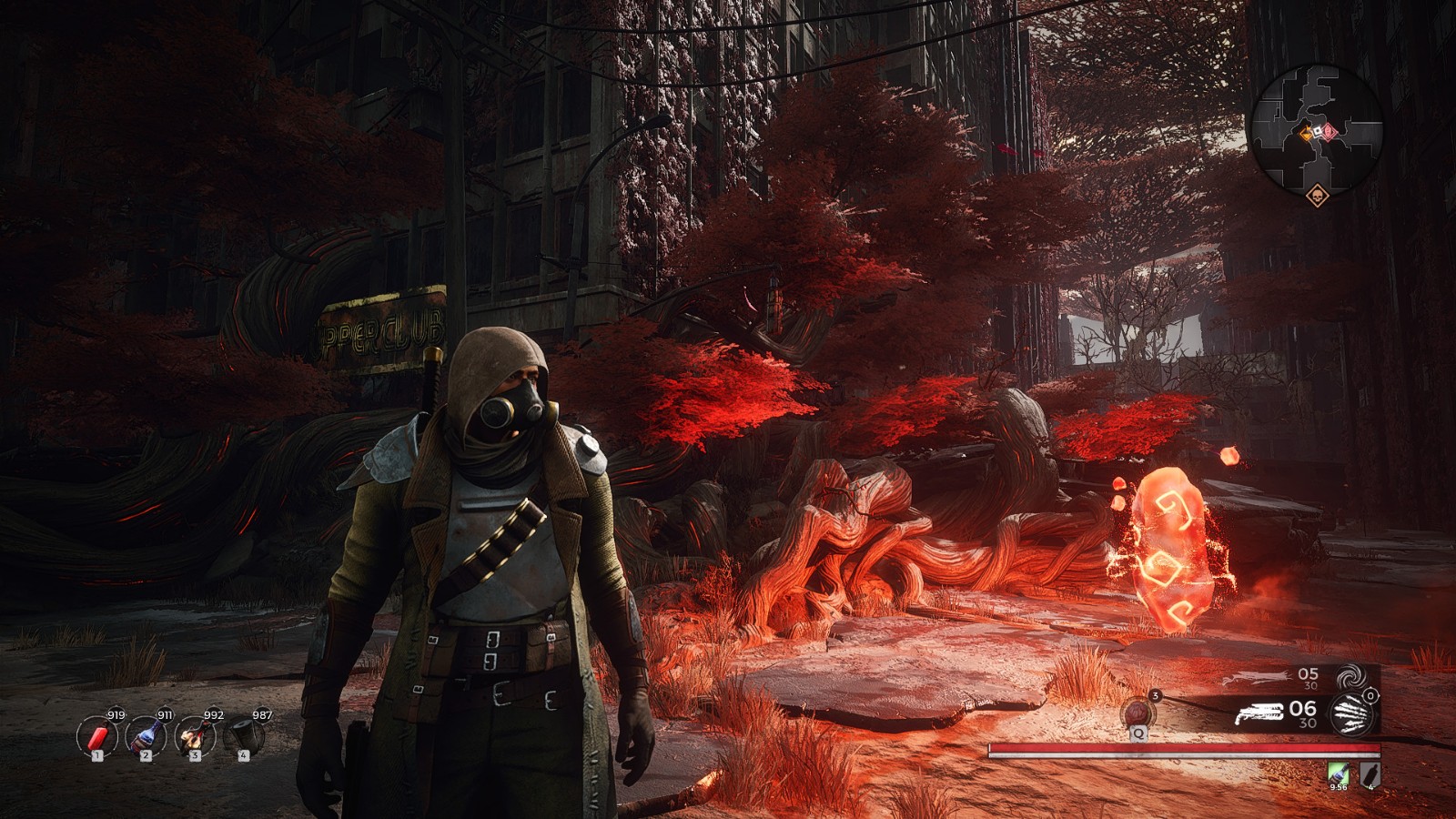This screenshot has width=1456, height=819.
Task: Inspect the grey bottle status icon
Action: [1370, 773]
